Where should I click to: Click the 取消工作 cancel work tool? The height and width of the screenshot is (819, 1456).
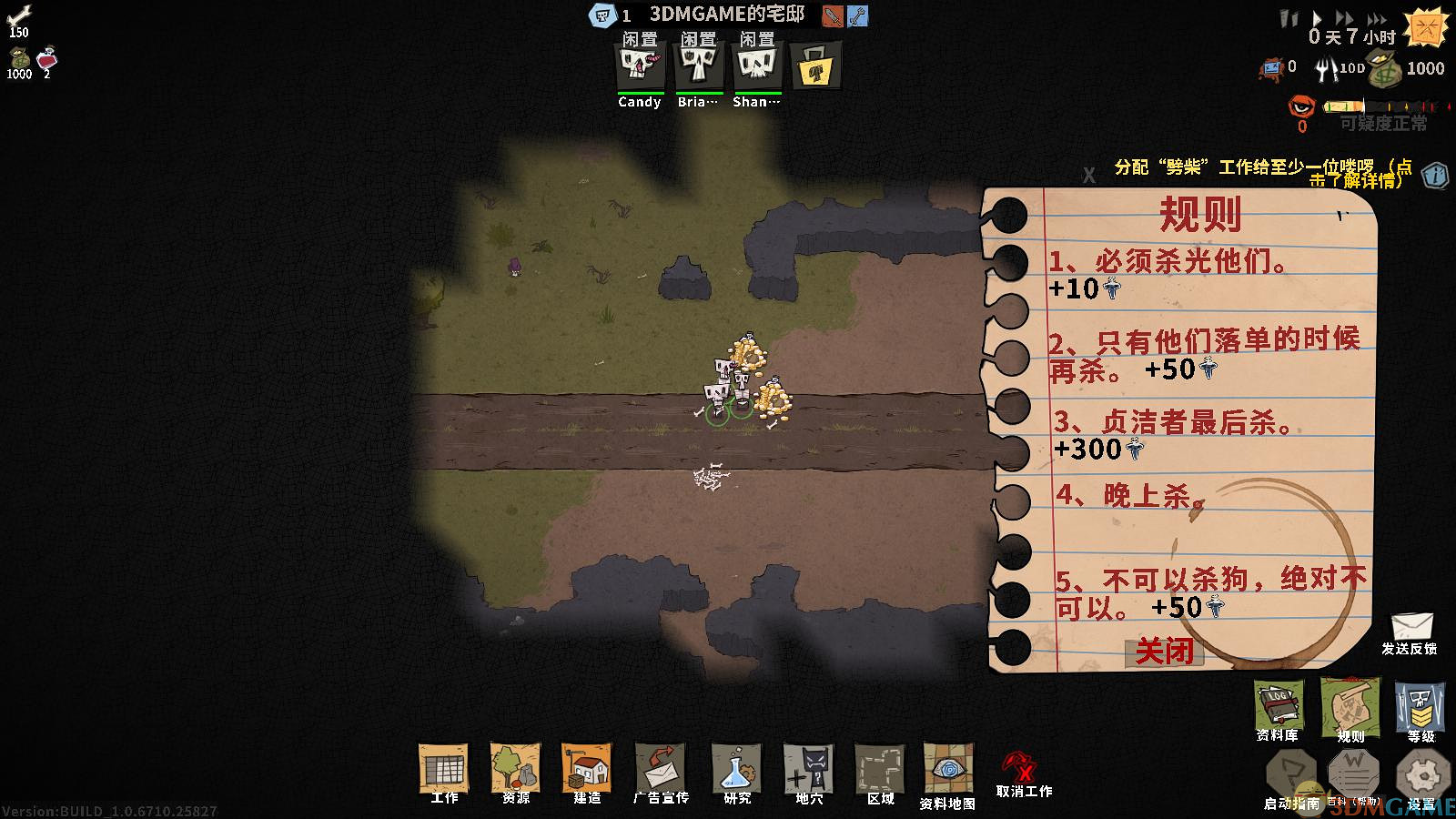1023,773
